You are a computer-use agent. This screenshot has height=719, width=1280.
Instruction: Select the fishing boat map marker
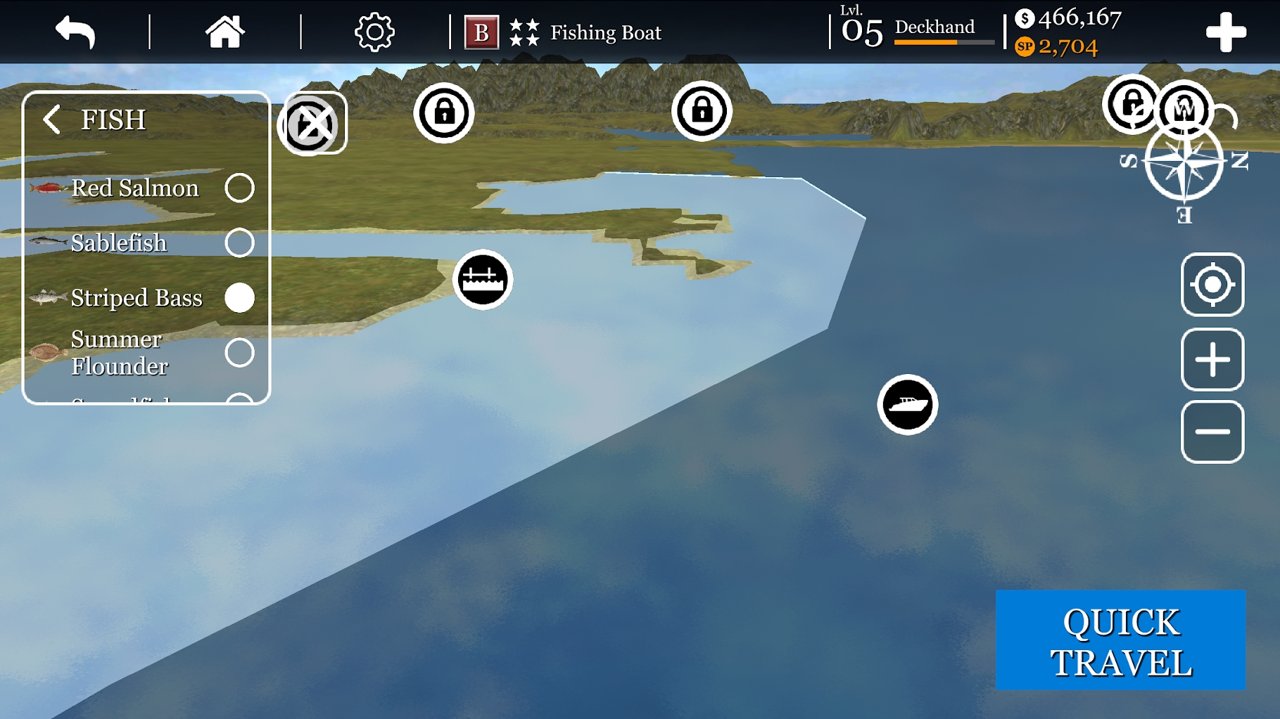pos(908,405)
